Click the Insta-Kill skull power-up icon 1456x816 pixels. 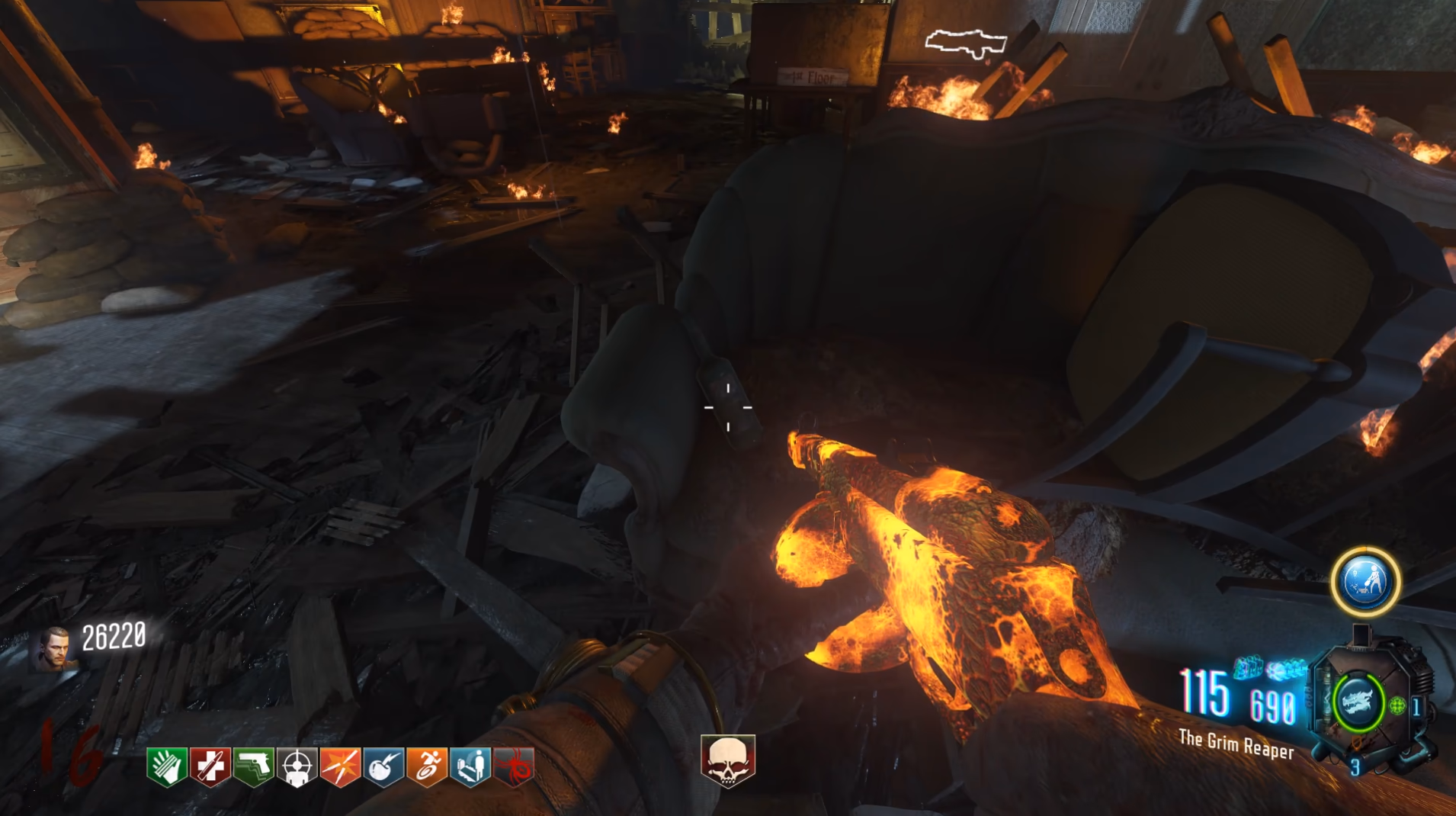(728, 760)
